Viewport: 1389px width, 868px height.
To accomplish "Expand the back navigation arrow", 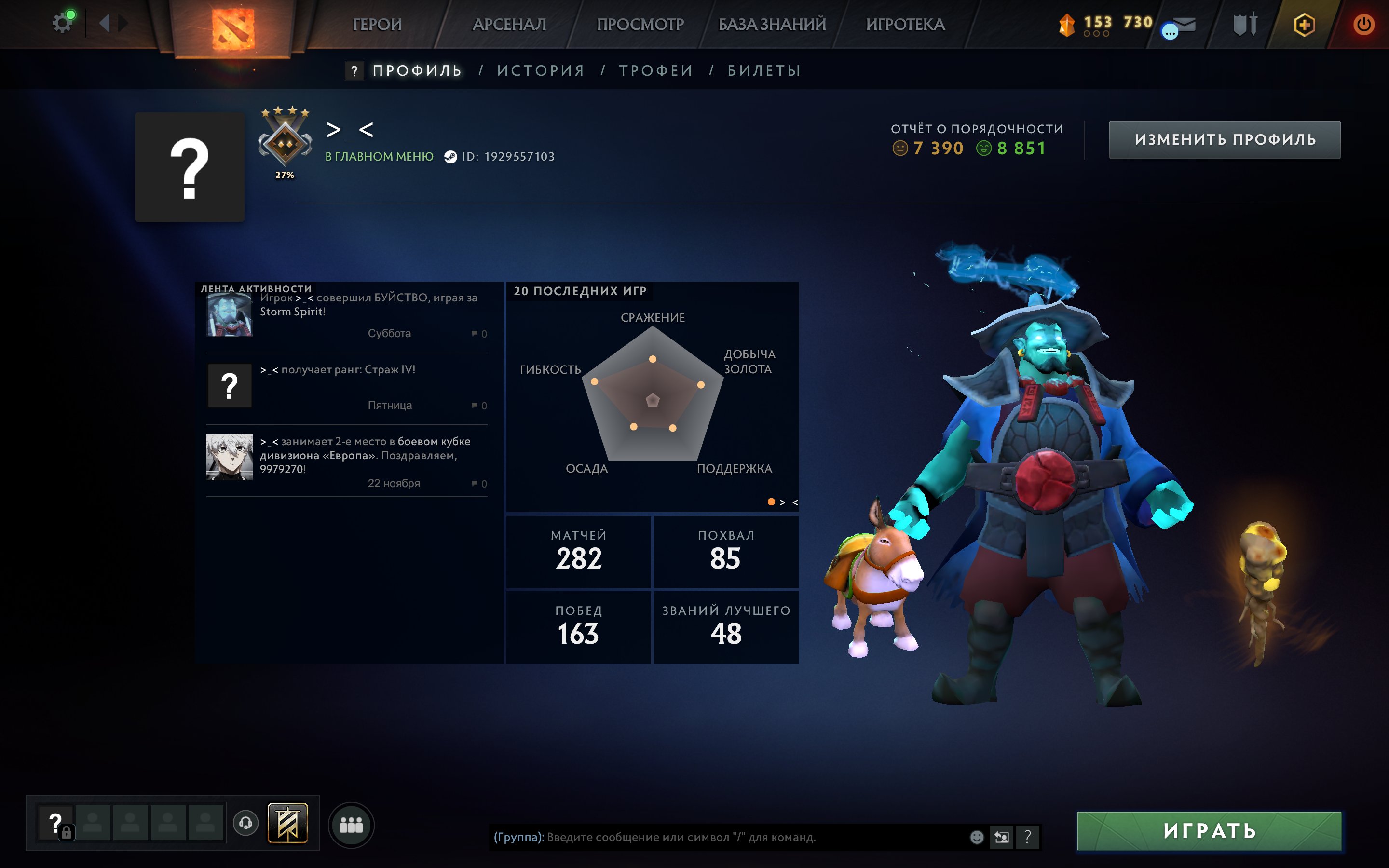I will tap(105, 23).
